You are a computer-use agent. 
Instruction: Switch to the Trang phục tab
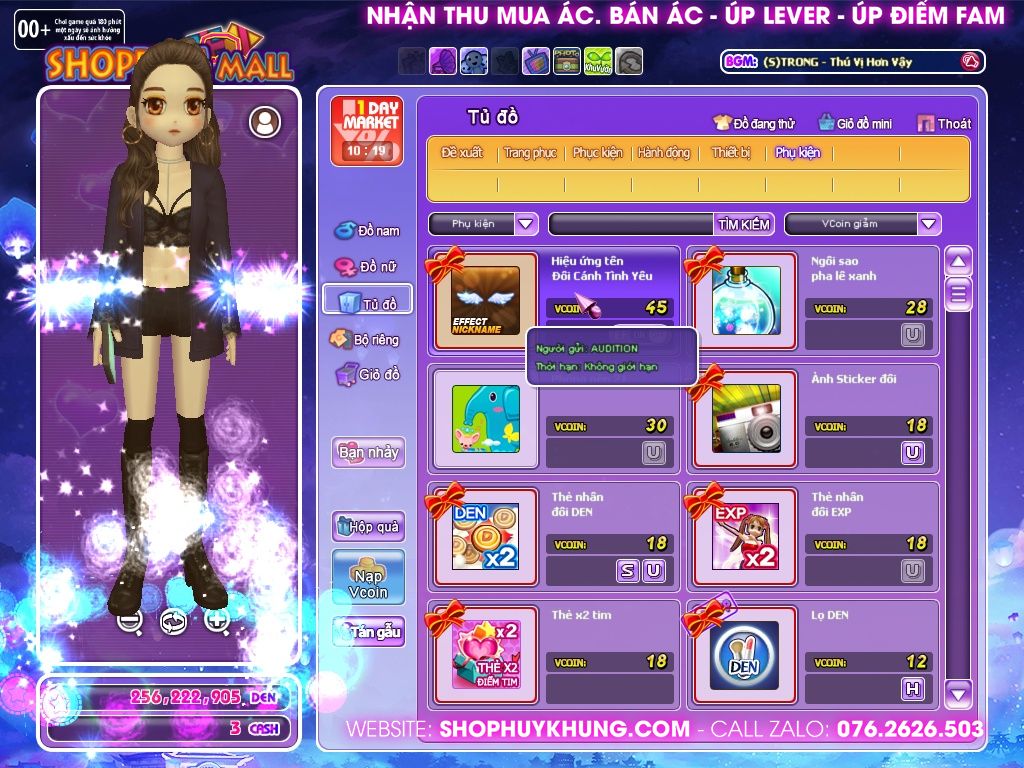(x=530, y=153)
